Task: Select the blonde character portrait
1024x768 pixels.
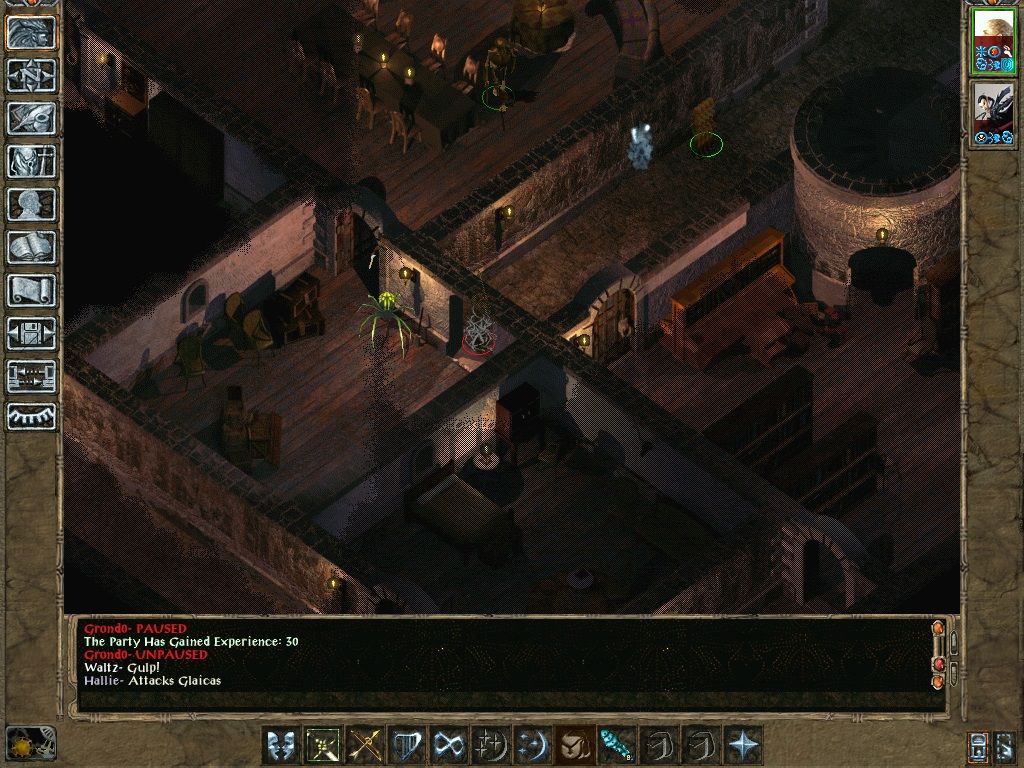Action: tap(993, 40)
